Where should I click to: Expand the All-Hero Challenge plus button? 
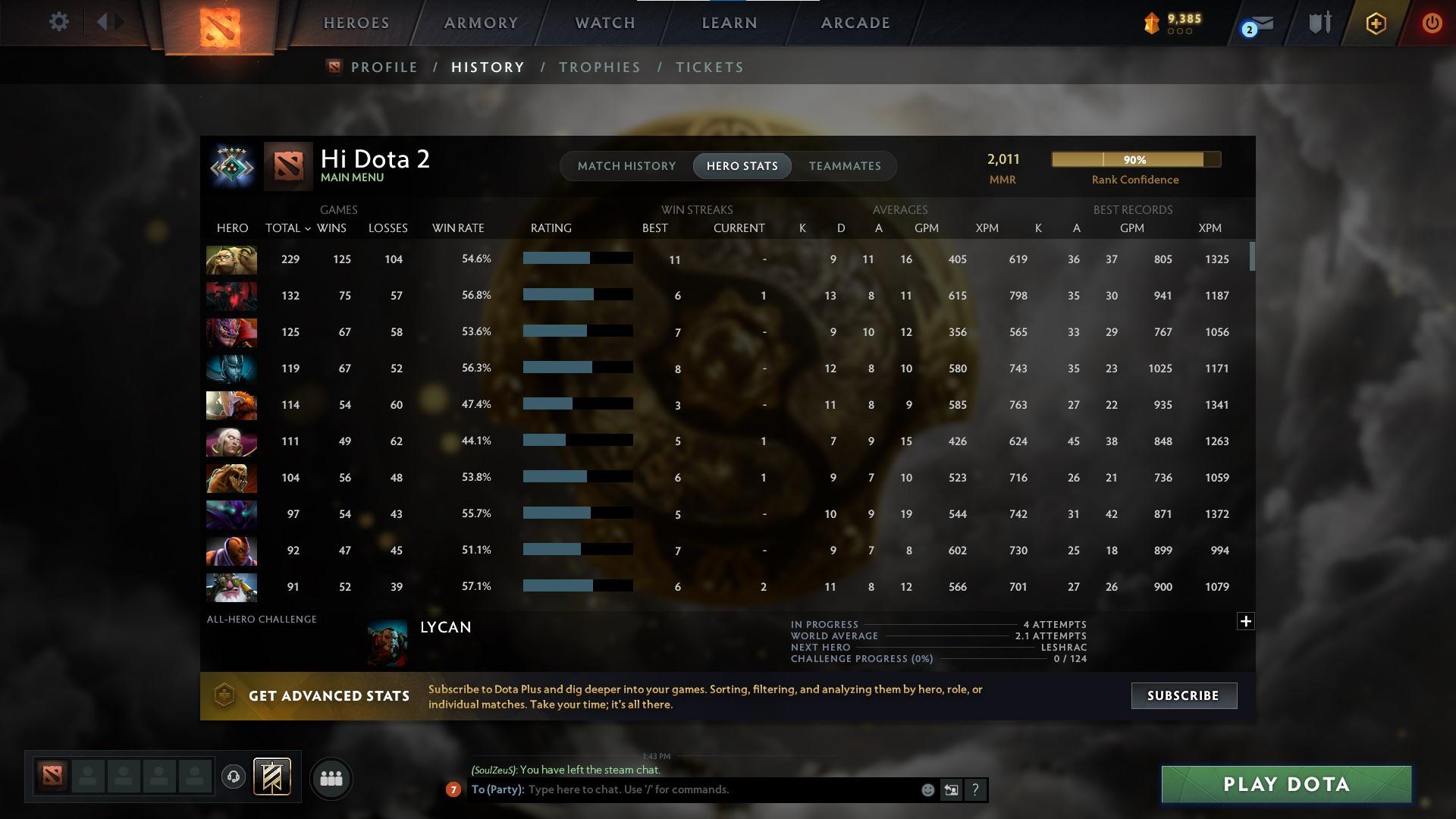tap(1245, 621)
